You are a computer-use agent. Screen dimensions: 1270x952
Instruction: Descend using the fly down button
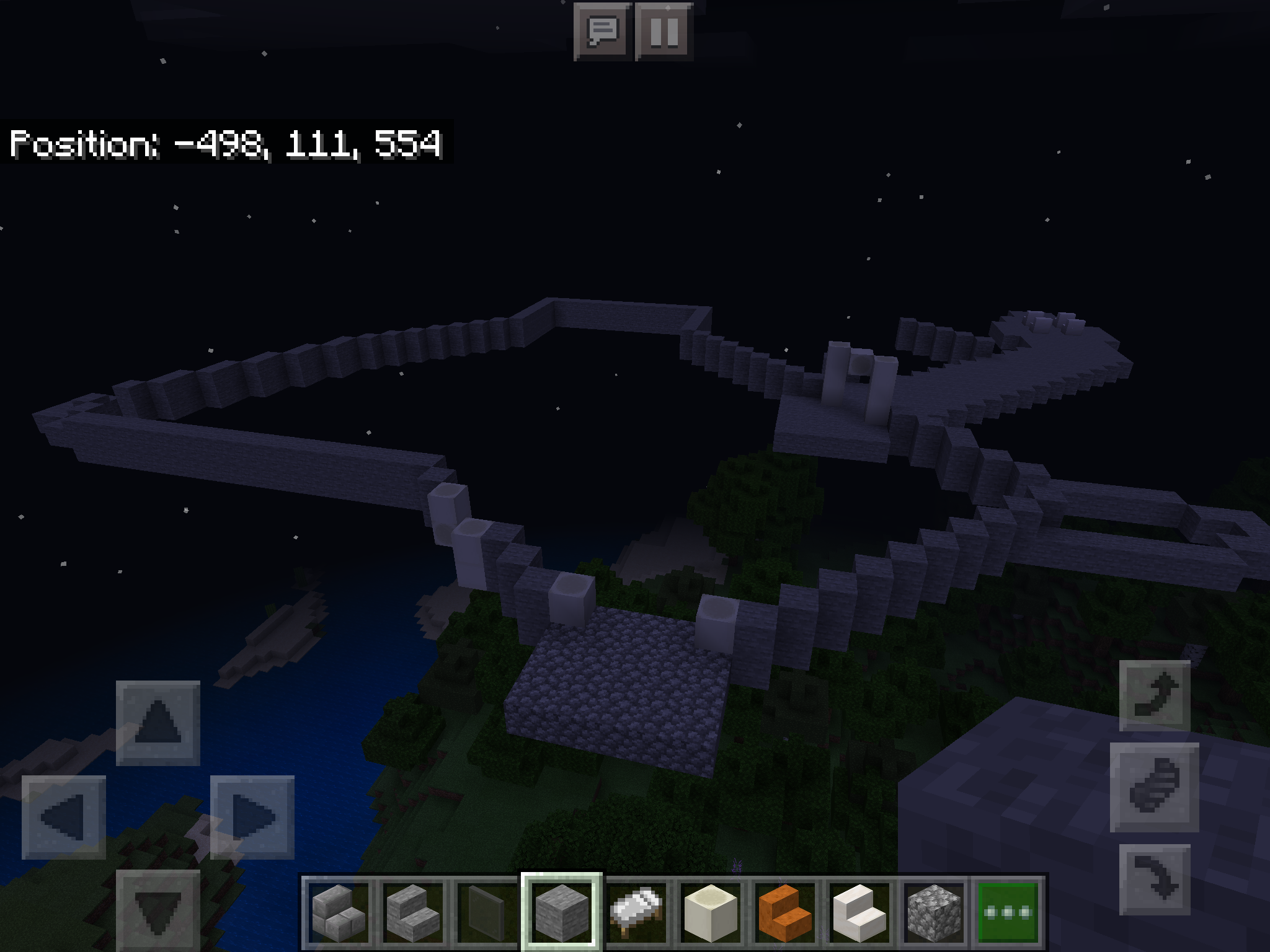pos(1155,879)
